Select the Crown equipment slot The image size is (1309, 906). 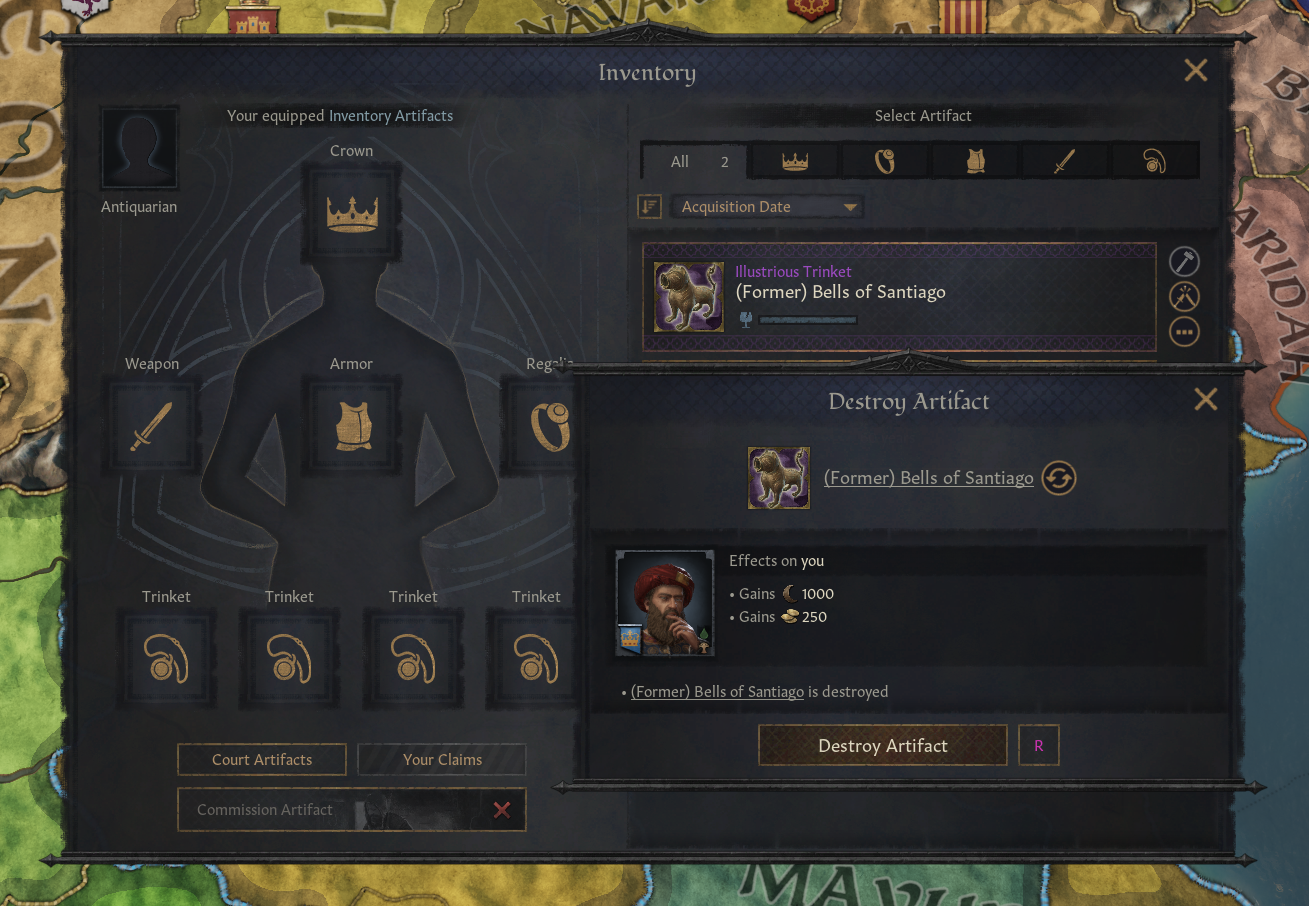(352, 213)
